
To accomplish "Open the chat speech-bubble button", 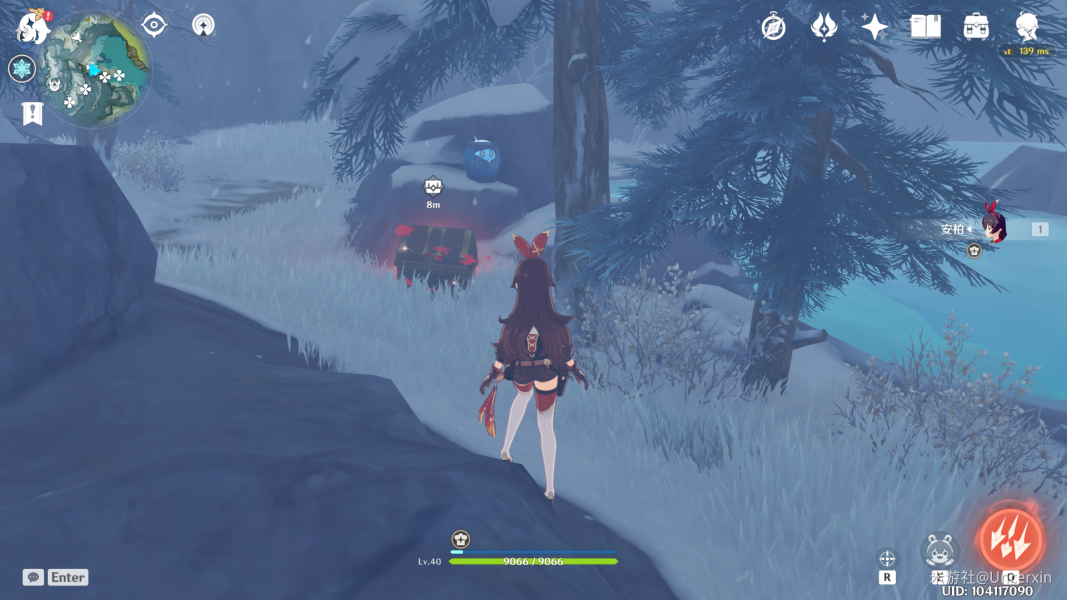I will pos(33,577).
